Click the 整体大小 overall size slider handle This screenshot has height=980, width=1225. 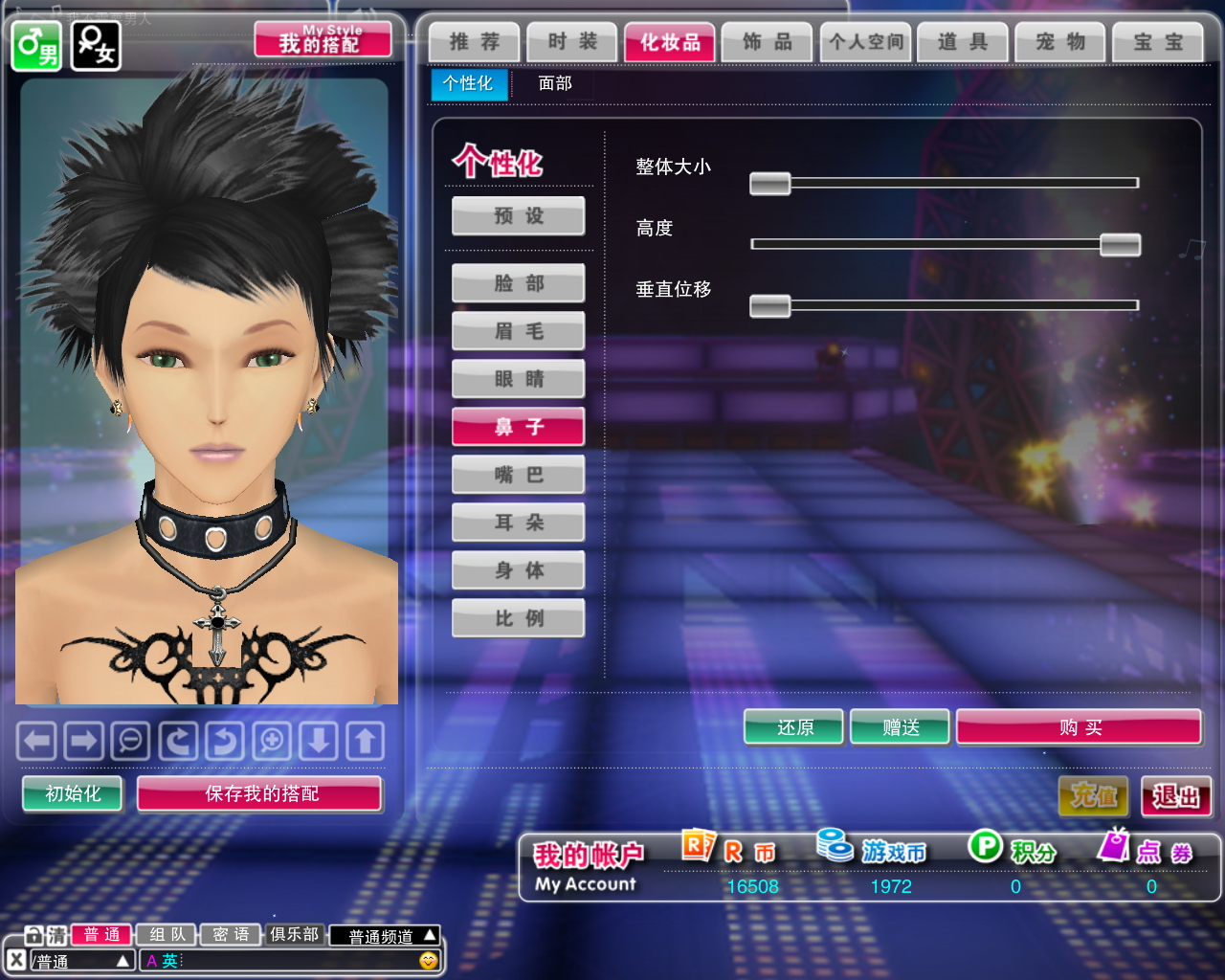769,183
